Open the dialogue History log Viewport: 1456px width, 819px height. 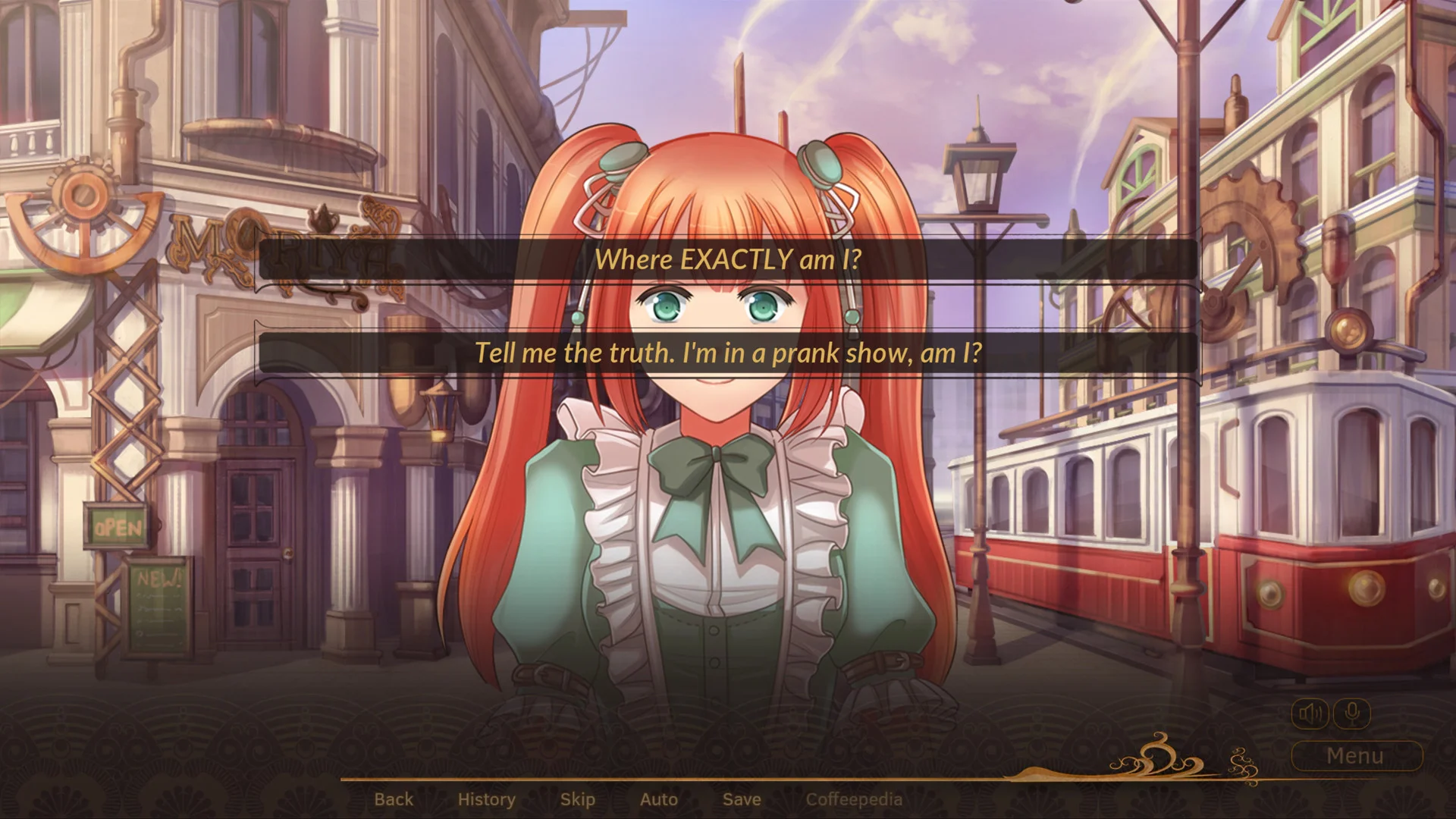tap(486, 799)
